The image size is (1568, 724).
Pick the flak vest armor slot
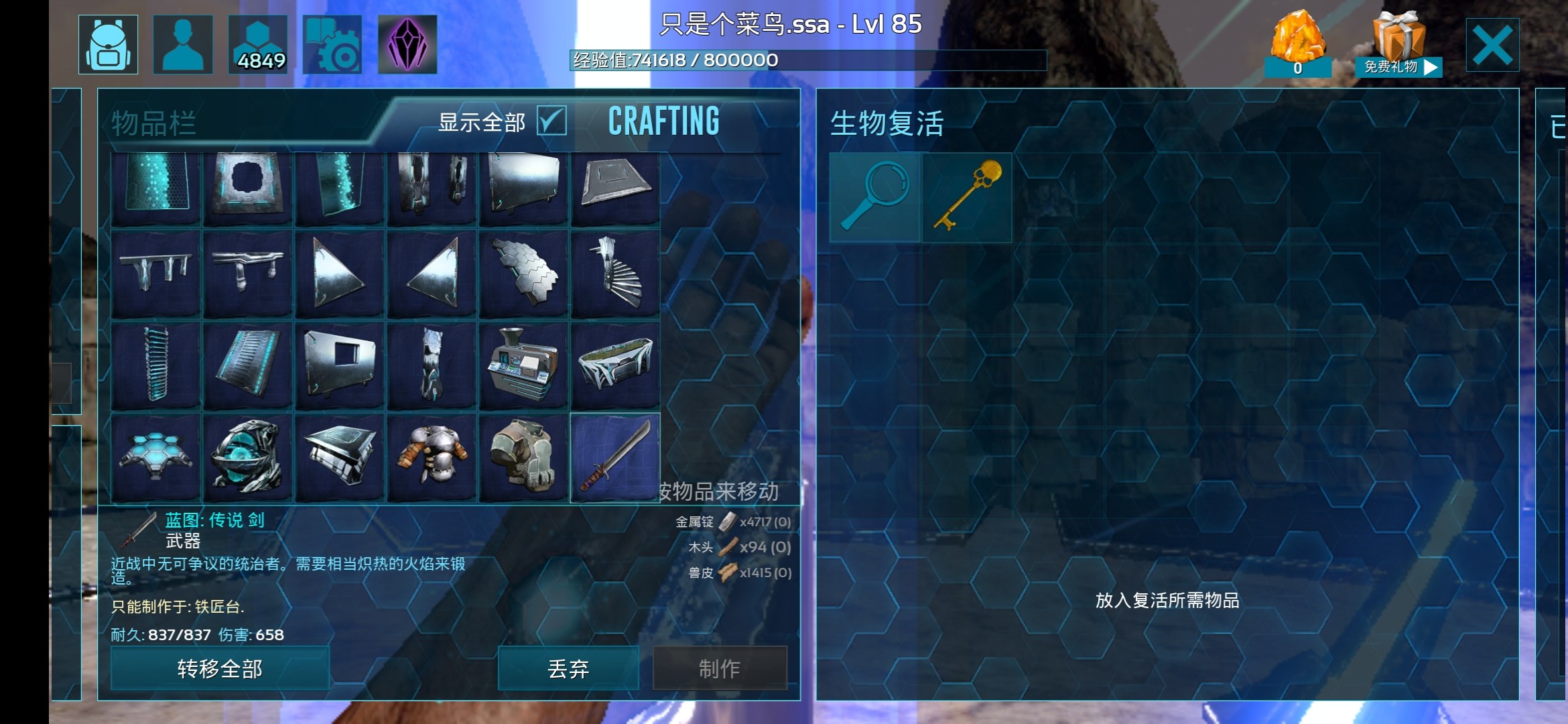tap(523, 457)
